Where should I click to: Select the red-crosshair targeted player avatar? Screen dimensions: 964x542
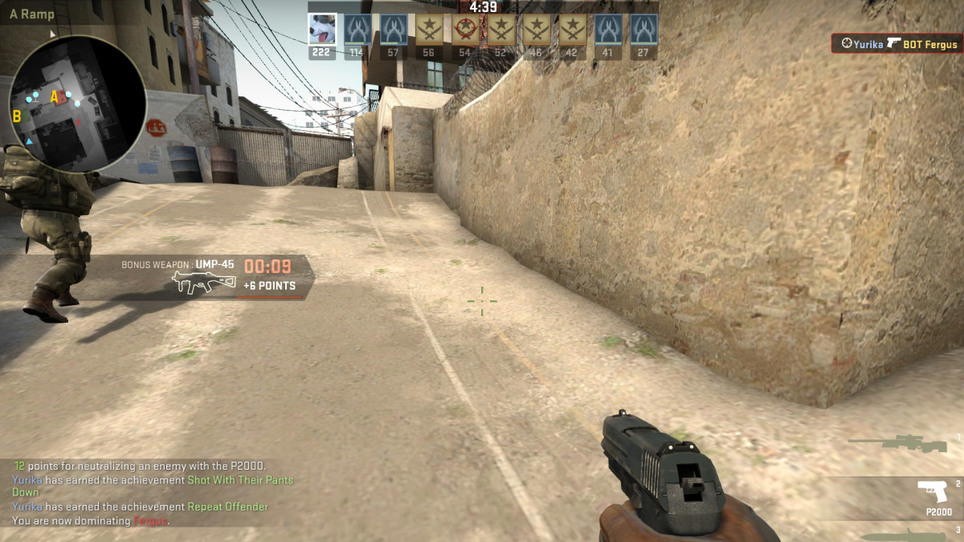[x=465, y=30]
